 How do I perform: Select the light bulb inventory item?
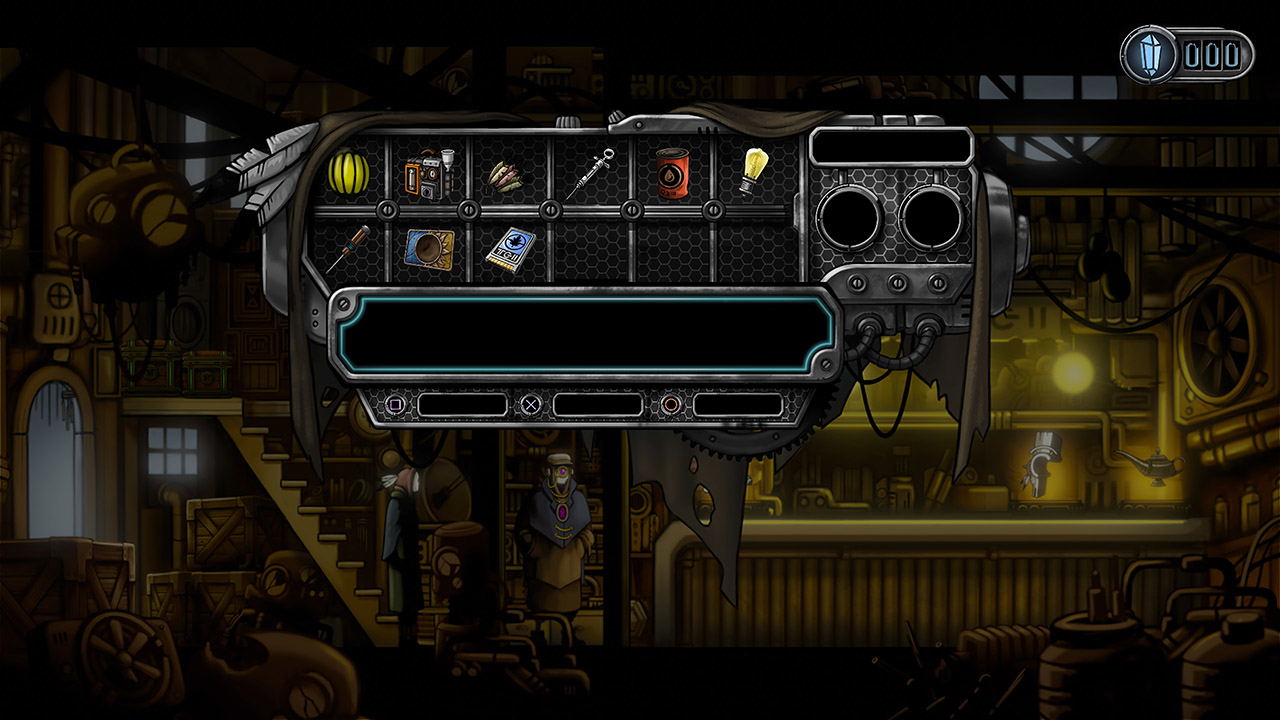pos(753,172)
